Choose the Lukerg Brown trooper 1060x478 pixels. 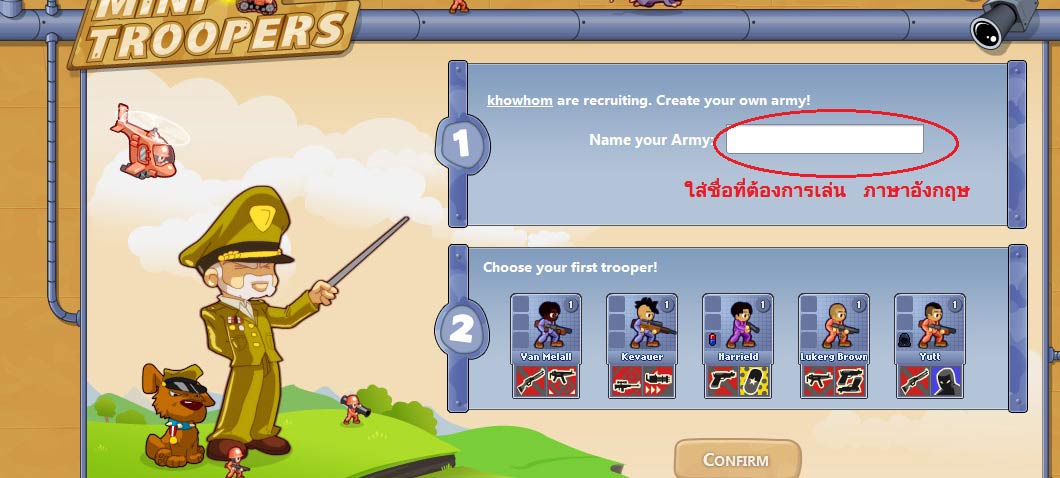pos(833,345)
